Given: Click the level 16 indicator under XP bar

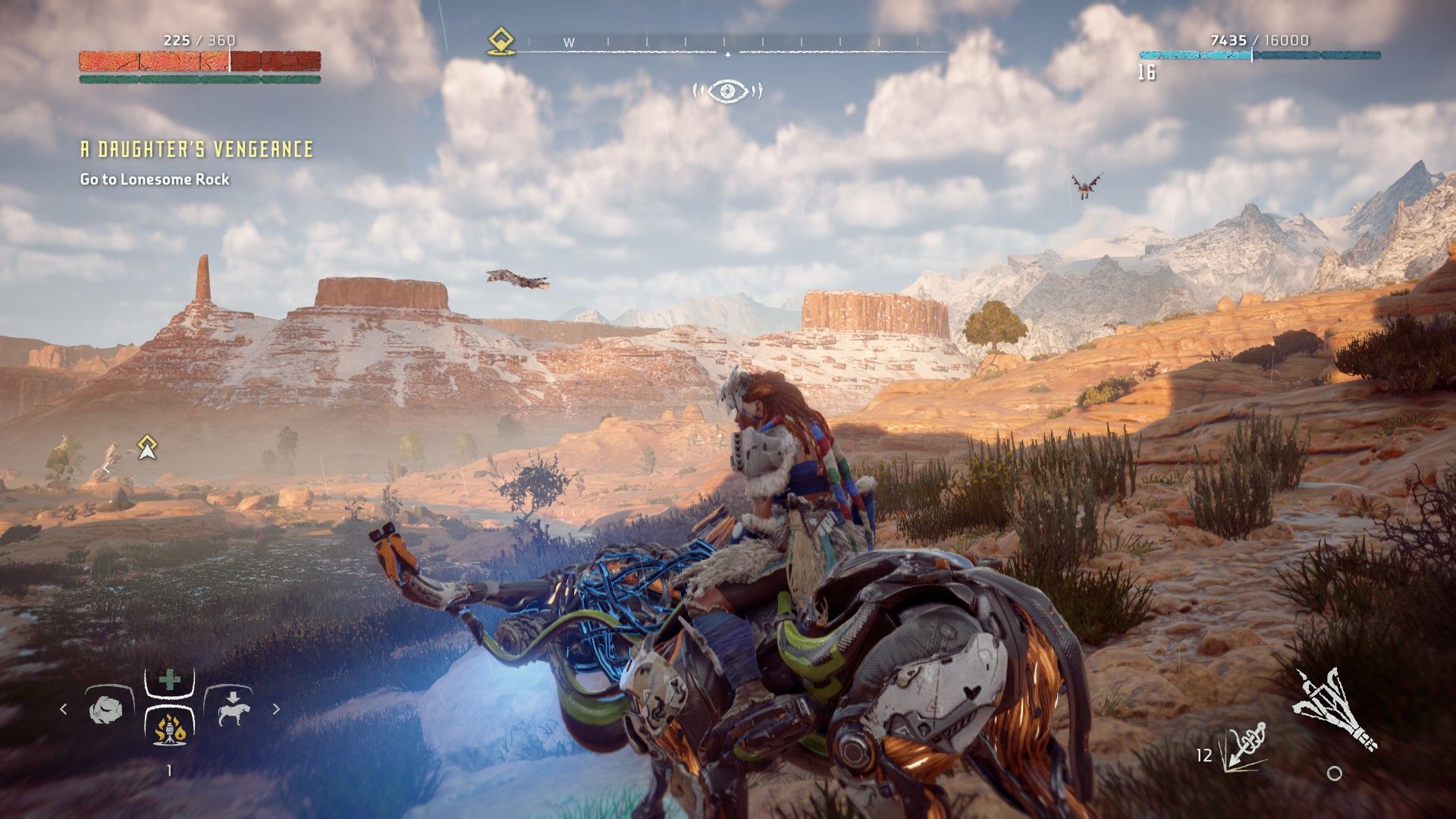Looking at the screenshot, I should point(1147,70).
